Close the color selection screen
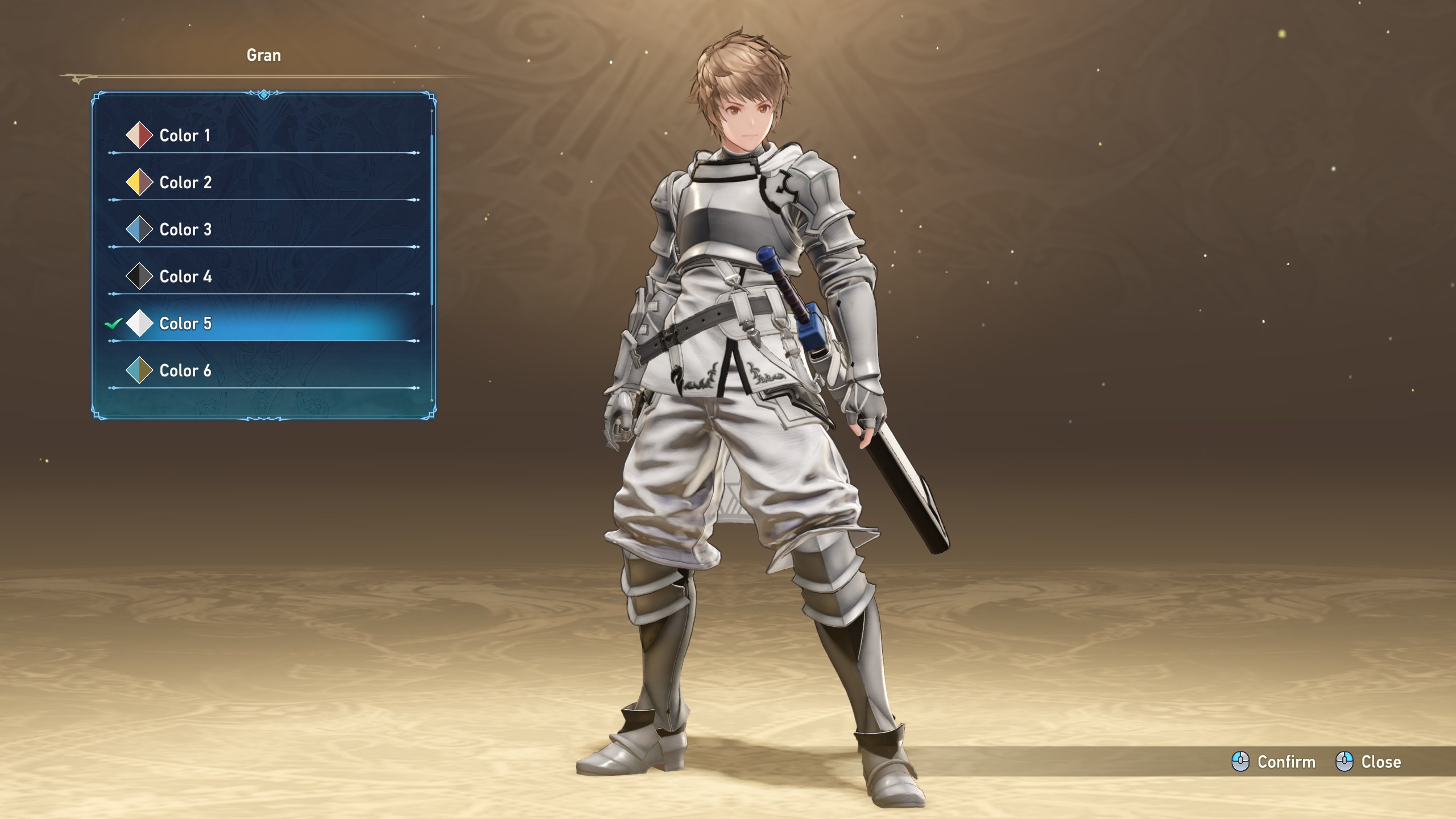1456x819 pixels. coord(1368,762)
